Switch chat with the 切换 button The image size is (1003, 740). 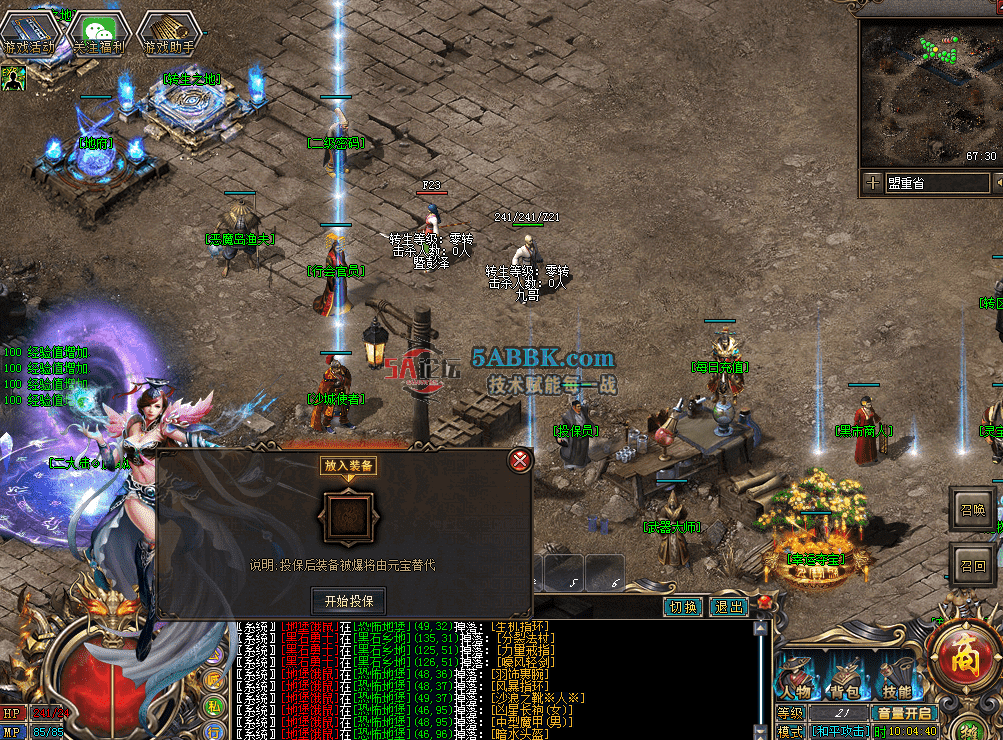tap(683, 607)
